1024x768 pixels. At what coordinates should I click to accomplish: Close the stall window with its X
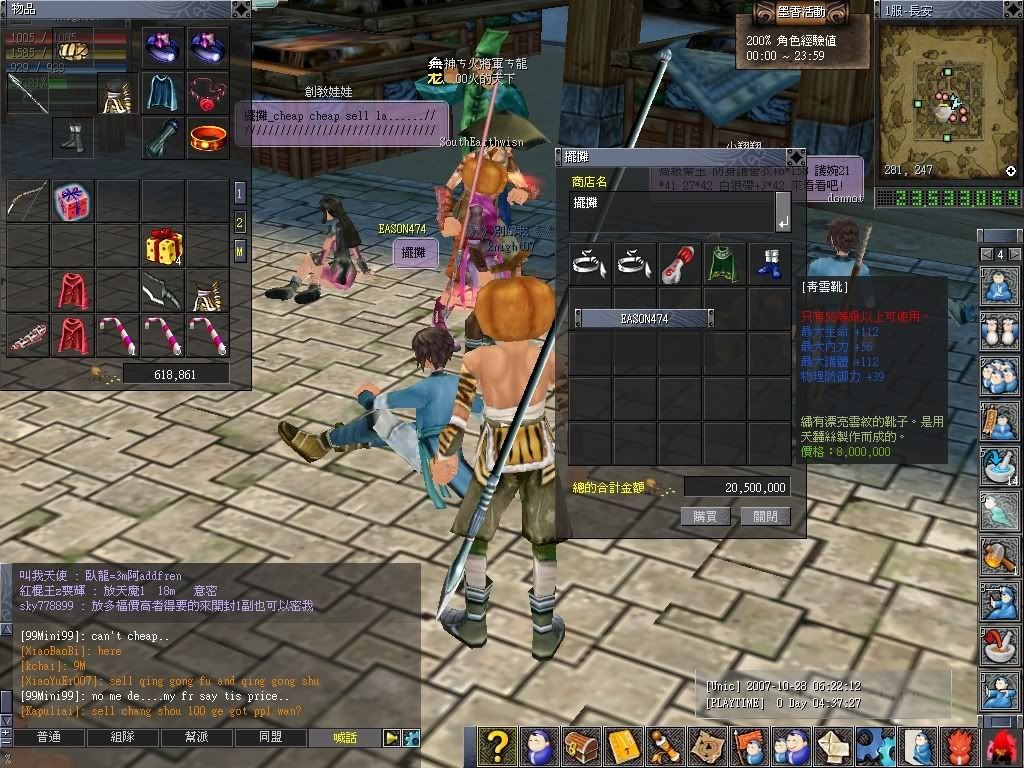click(x=794, y=157)
